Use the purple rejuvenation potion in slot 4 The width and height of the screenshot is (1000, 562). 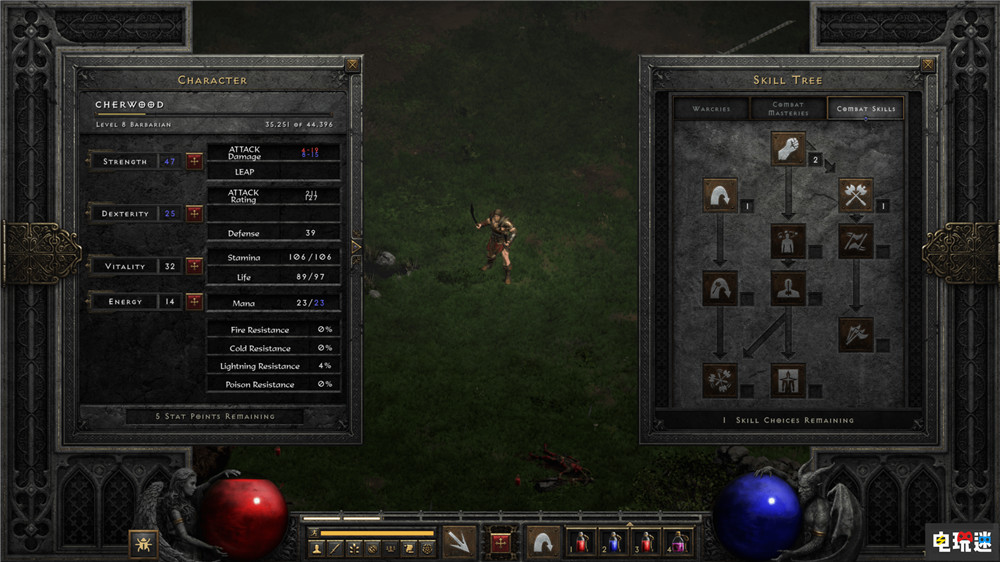[x=679, y=542]
